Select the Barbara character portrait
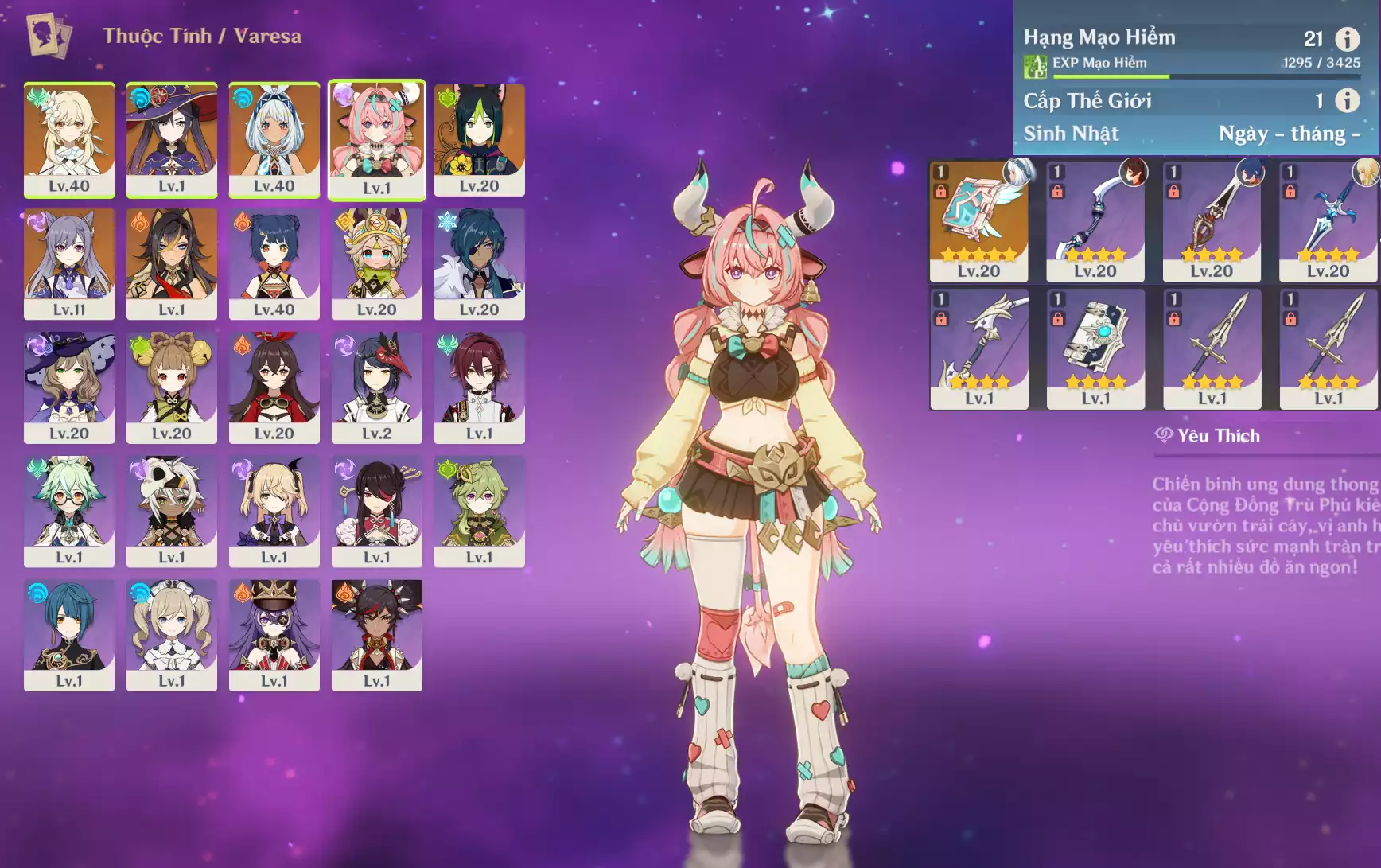The height and width of the screenshot is (868, 1381). pyautogui.click(x=172, y=635)
